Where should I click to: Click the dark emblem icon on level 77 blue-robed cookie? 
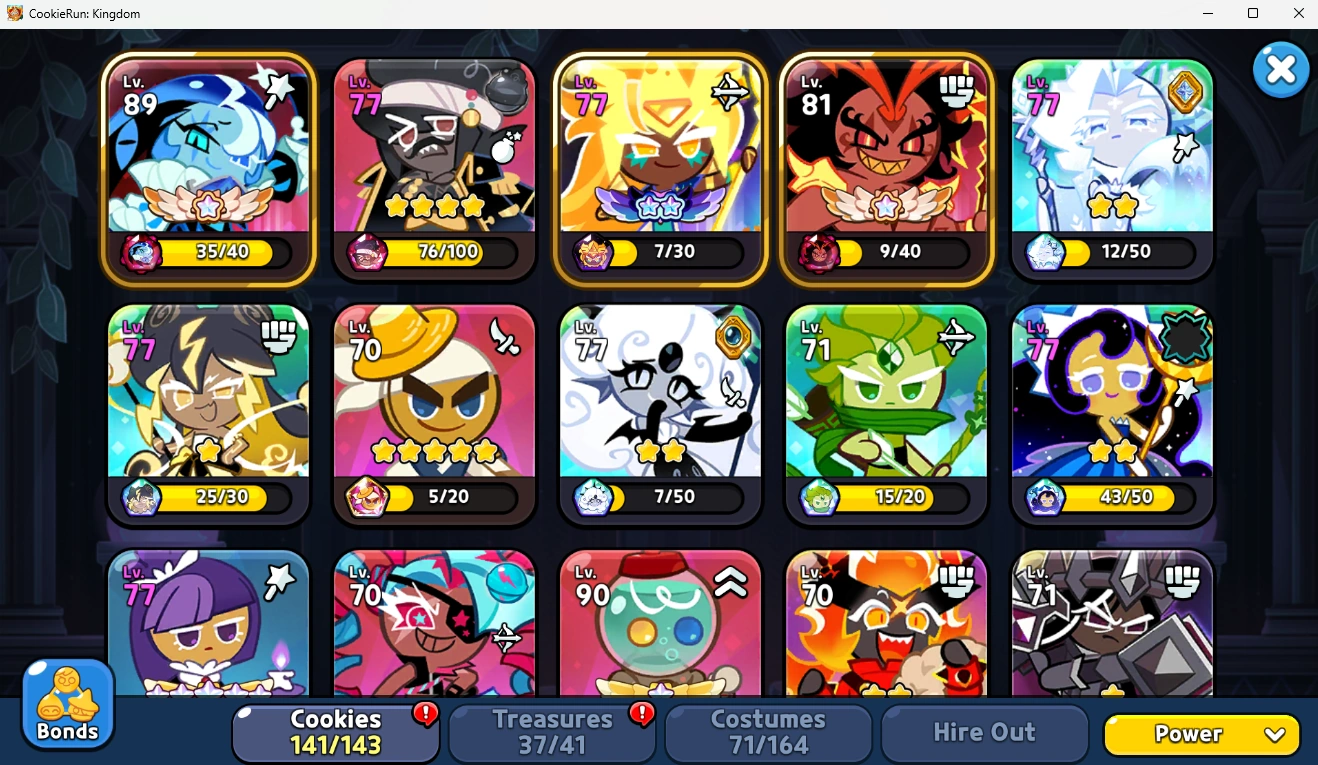(x=1183, y=335)
